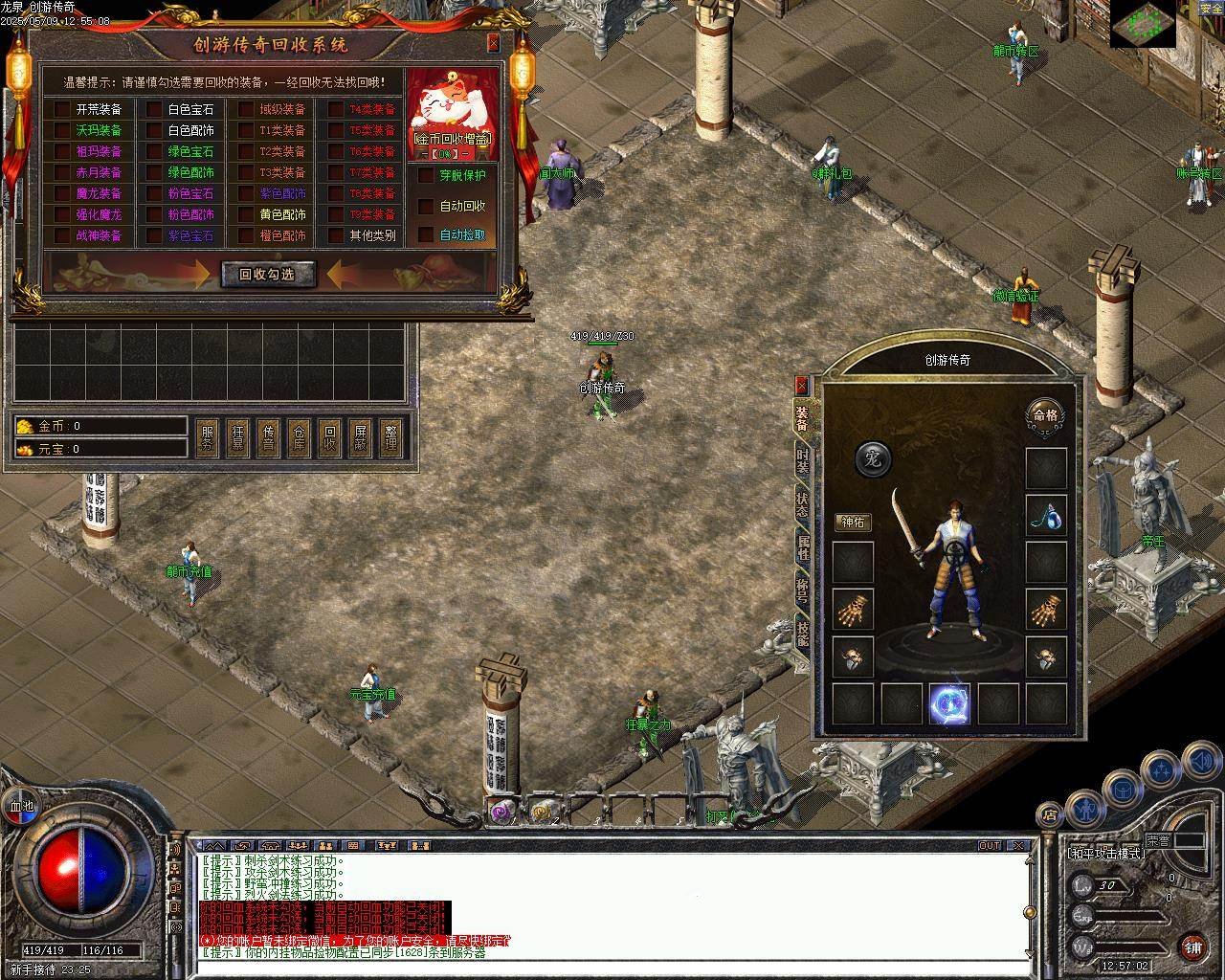Turn on the 自动捡取 auto-pickup checkbox

click(426, 234)
